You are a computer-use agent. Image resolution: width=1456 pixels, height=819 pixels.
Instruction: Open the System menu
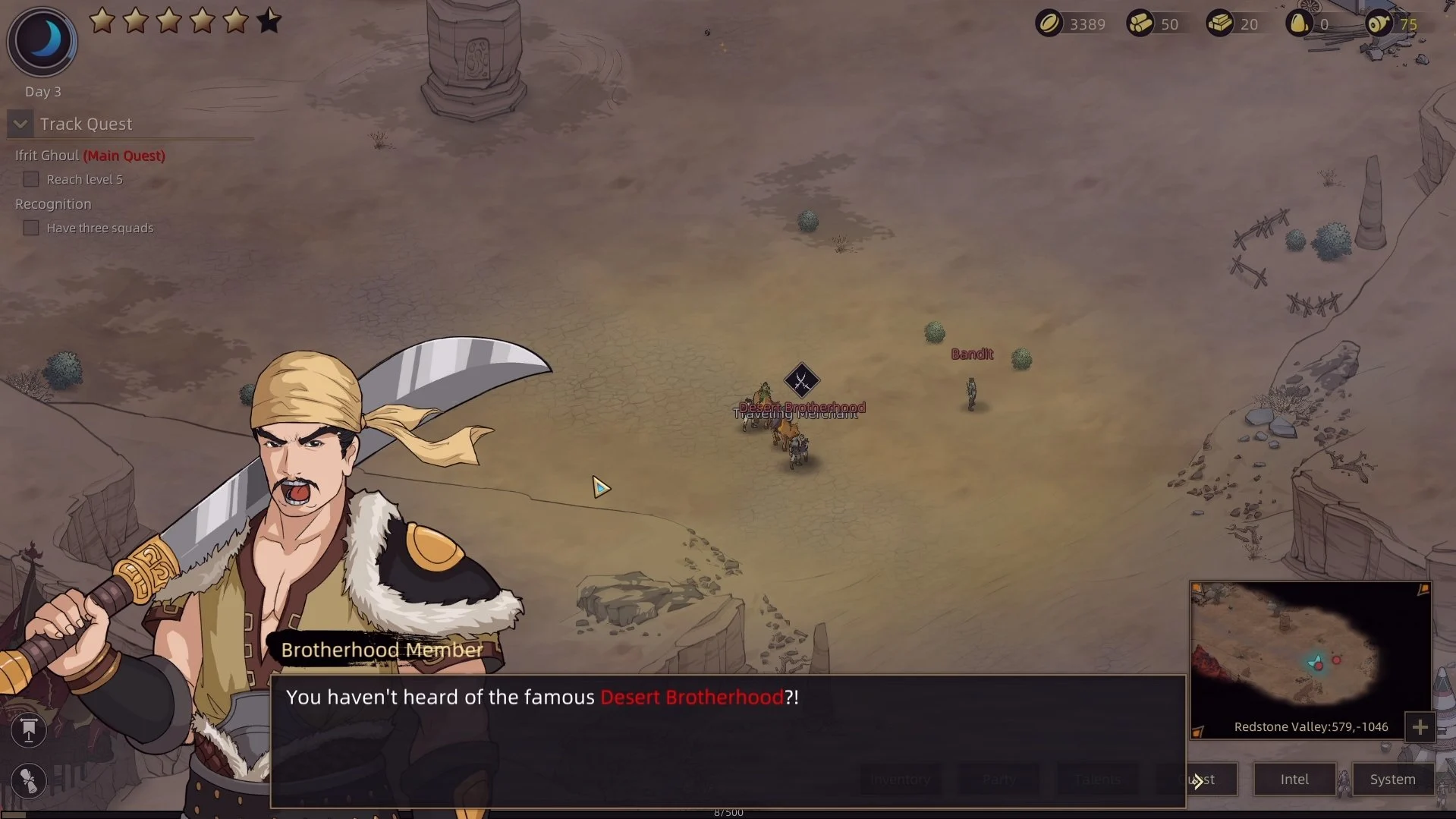click(x=1392, y=780)
